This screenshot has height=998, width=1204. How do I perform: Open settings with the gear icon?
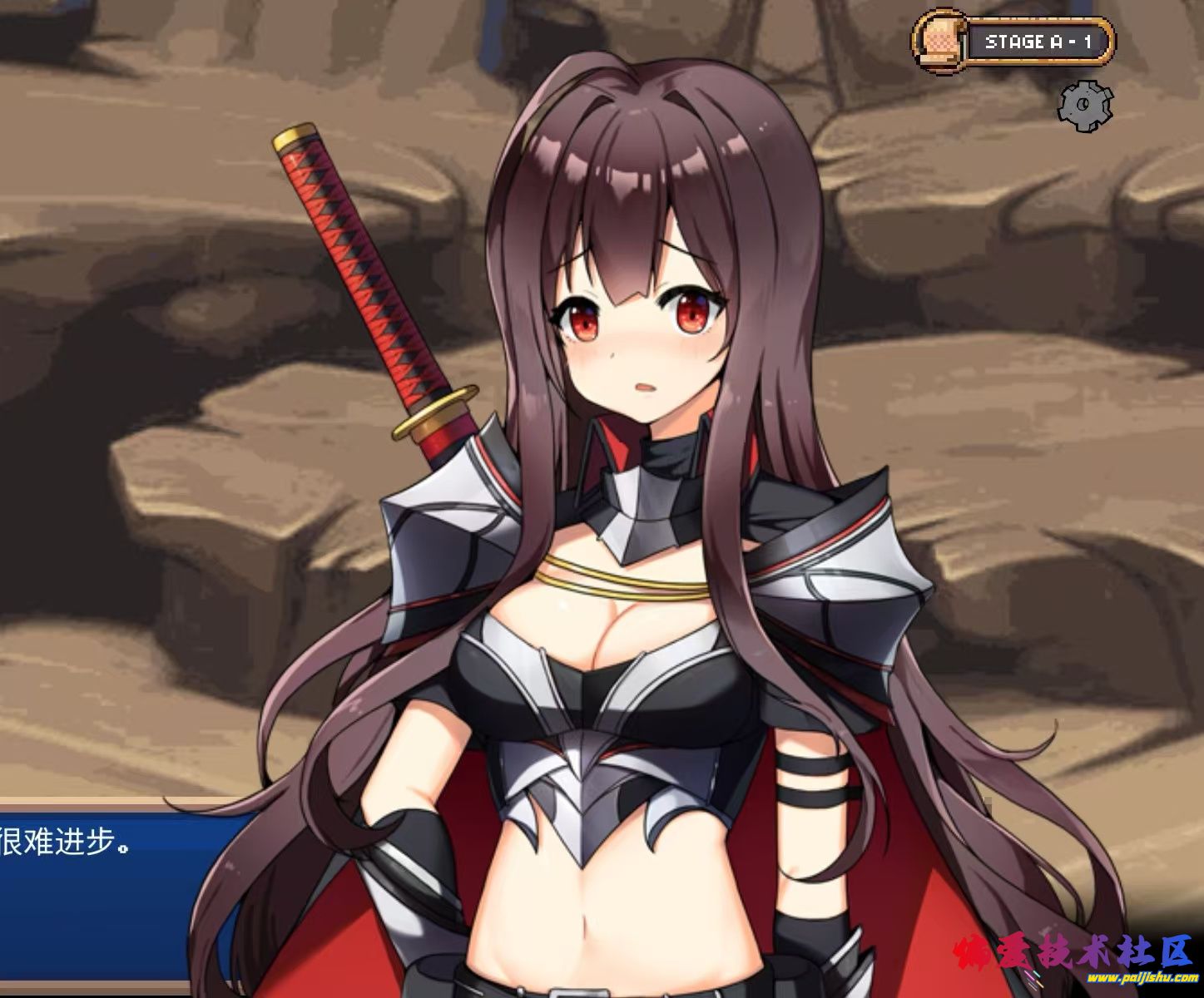click(x=1086, y=105)
